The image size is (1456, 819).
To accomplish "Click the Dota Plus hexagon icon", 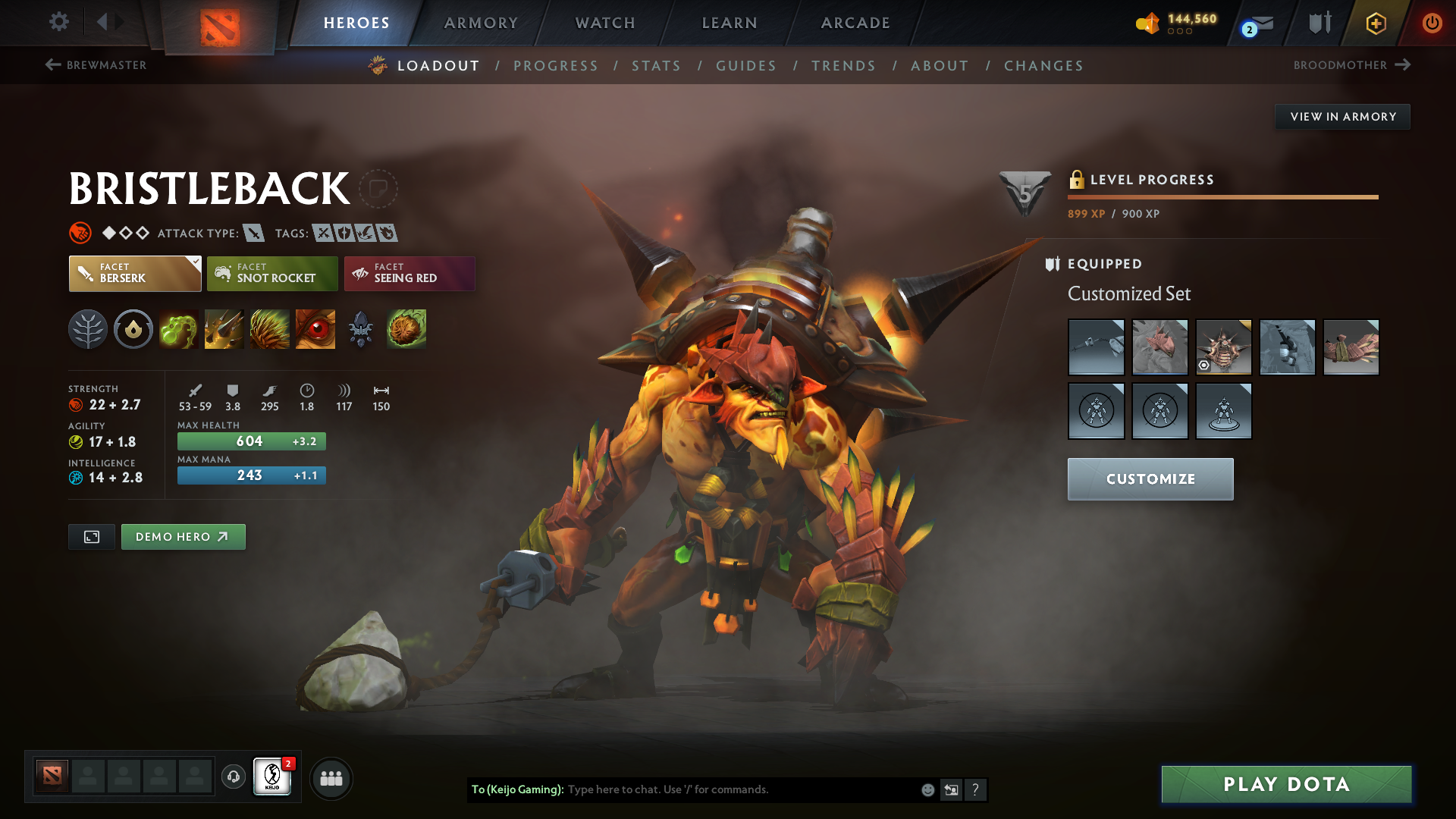I will coord(1375,23).
